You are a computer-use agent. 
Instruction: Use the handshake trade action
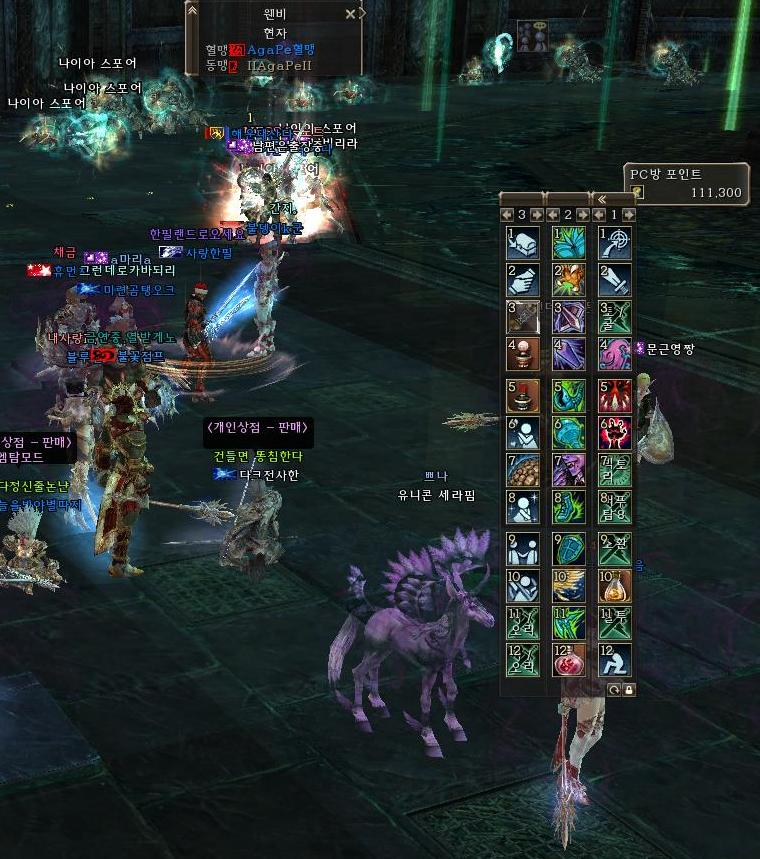point(523,281)
